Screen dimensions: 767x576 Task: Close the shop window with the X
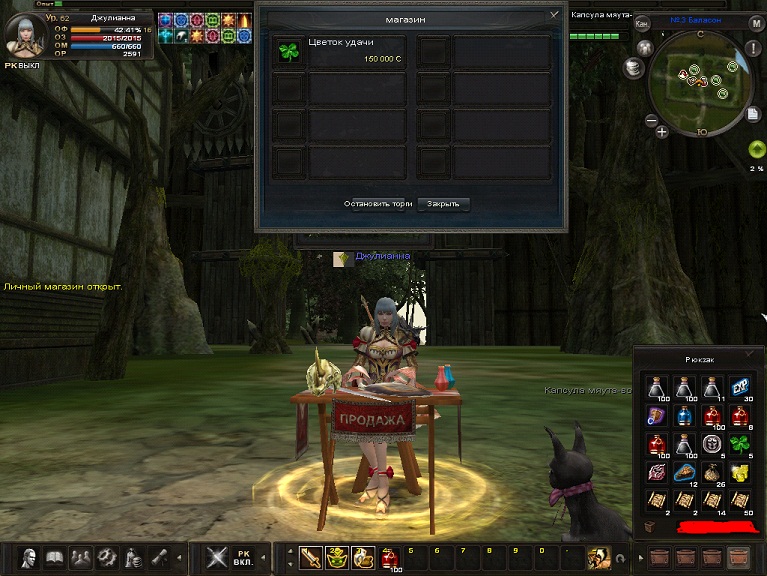click(x=554, y=16)
